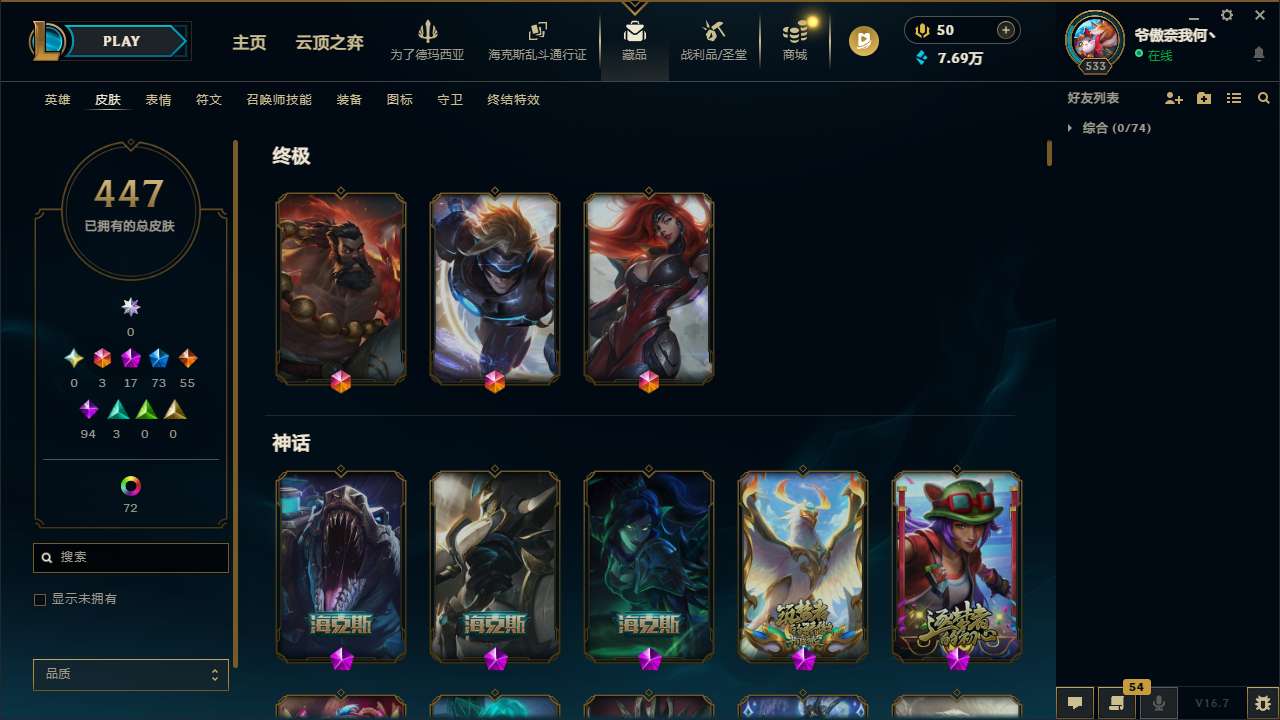Open friend list search with magnifier icon
This screenshot has height=720, width=1280.
pyautogui.click(x=1264, y=97)
